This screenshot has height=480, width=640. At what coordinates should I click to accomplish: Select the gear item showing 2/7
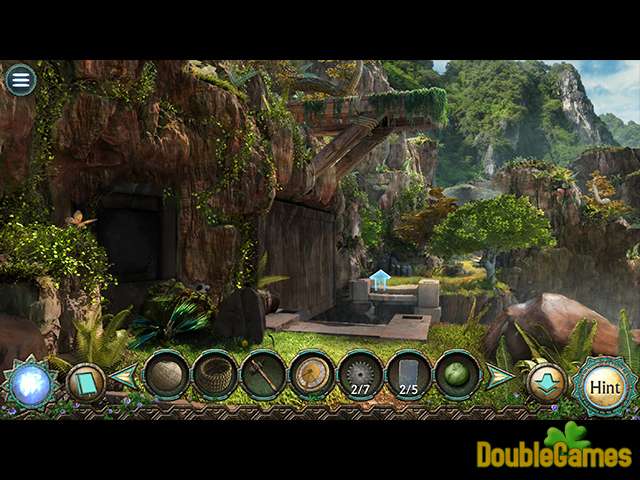point(361,376)
